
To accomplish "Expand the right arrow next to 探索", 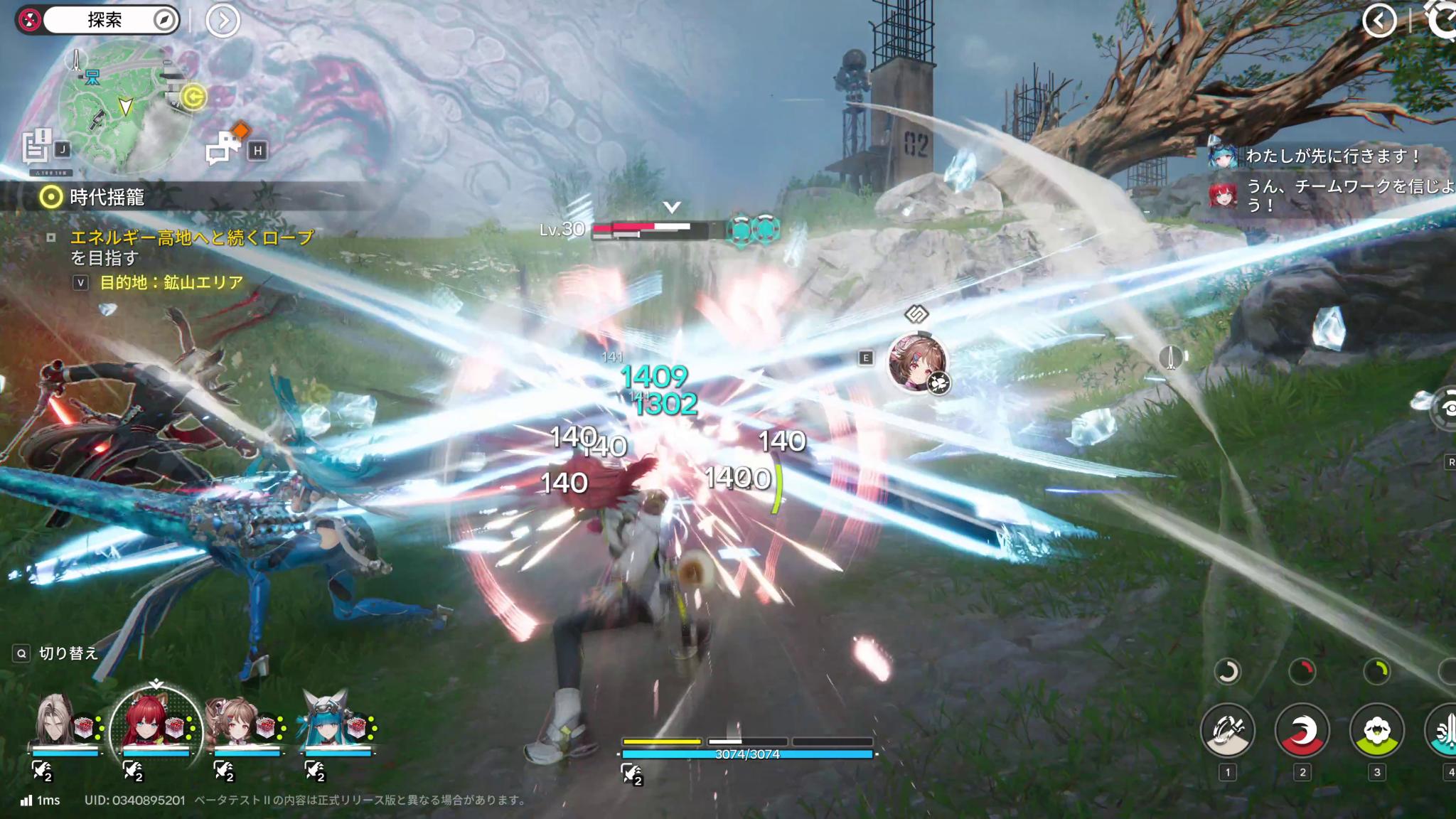I will tap(225, 19).
